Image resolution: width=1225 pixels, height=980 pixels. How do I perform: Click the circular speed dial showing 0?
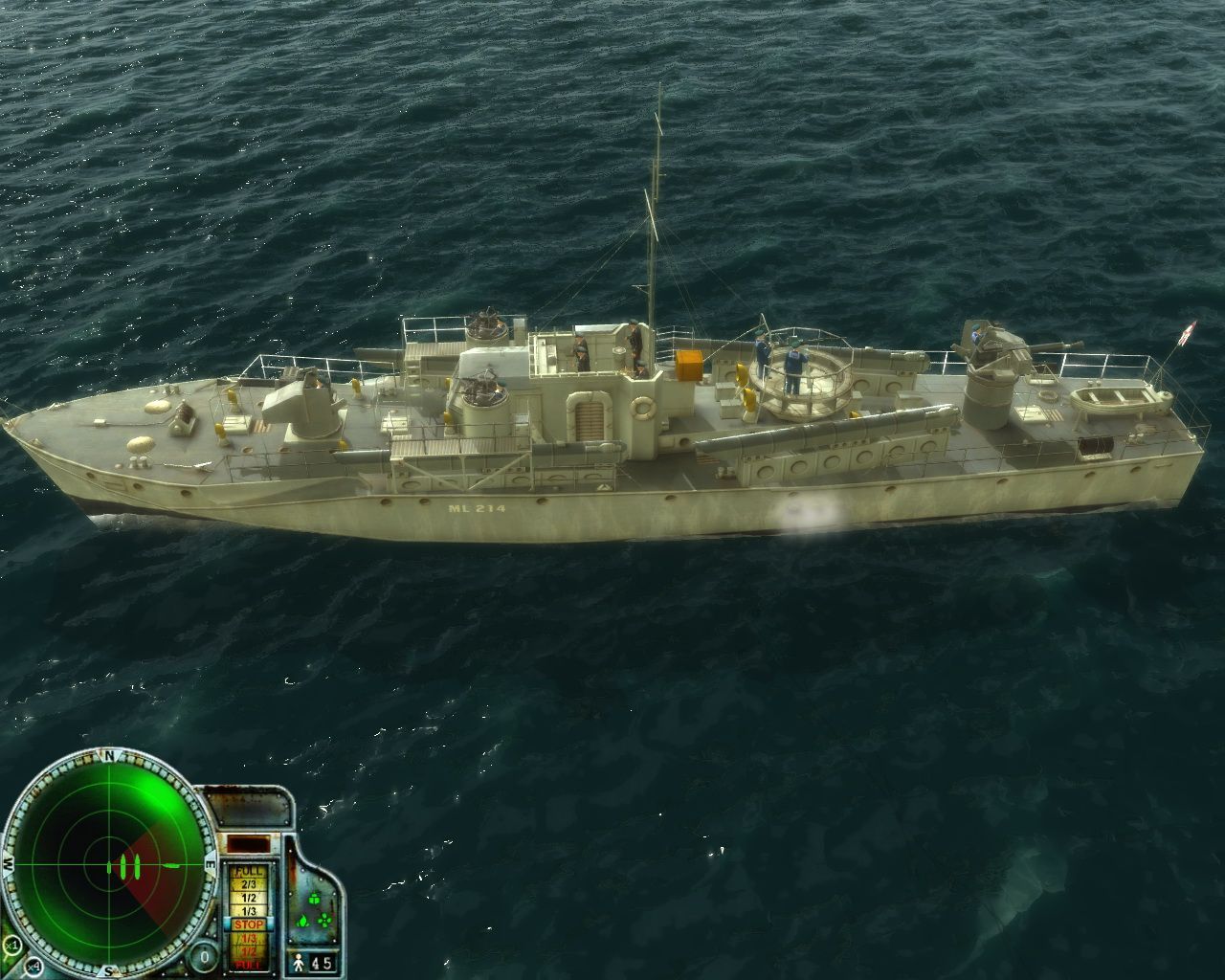(203, 955)
